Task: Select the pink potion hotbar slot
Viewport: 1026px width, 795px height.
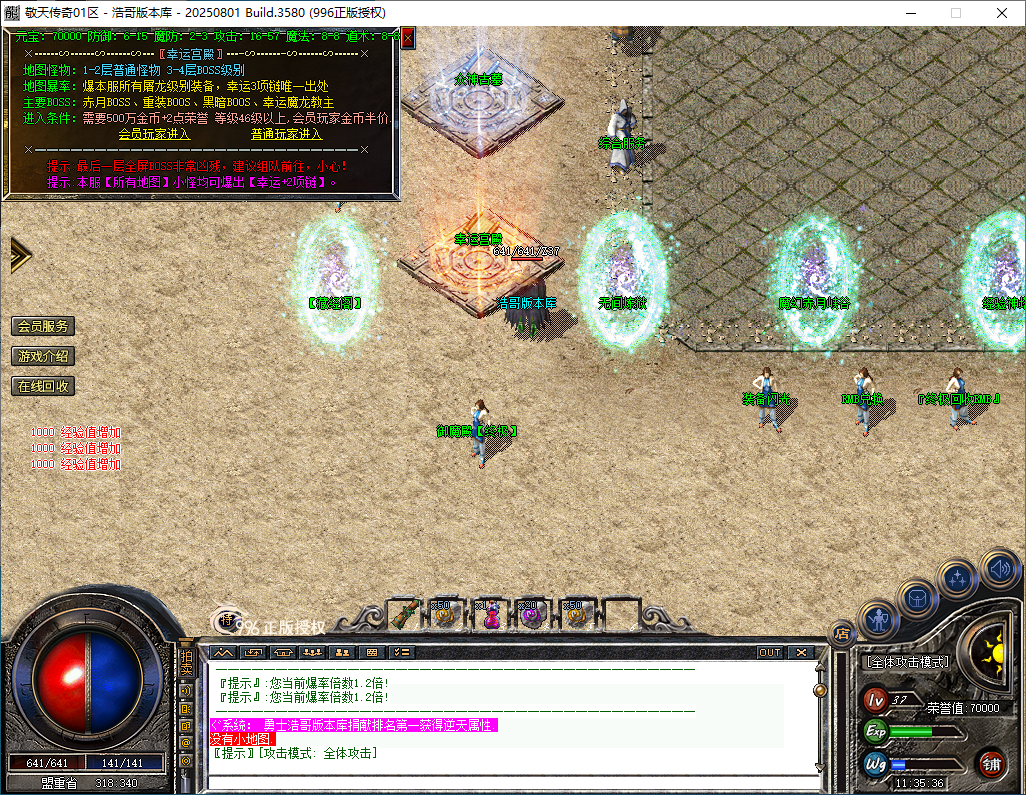Action: point(491,616)
